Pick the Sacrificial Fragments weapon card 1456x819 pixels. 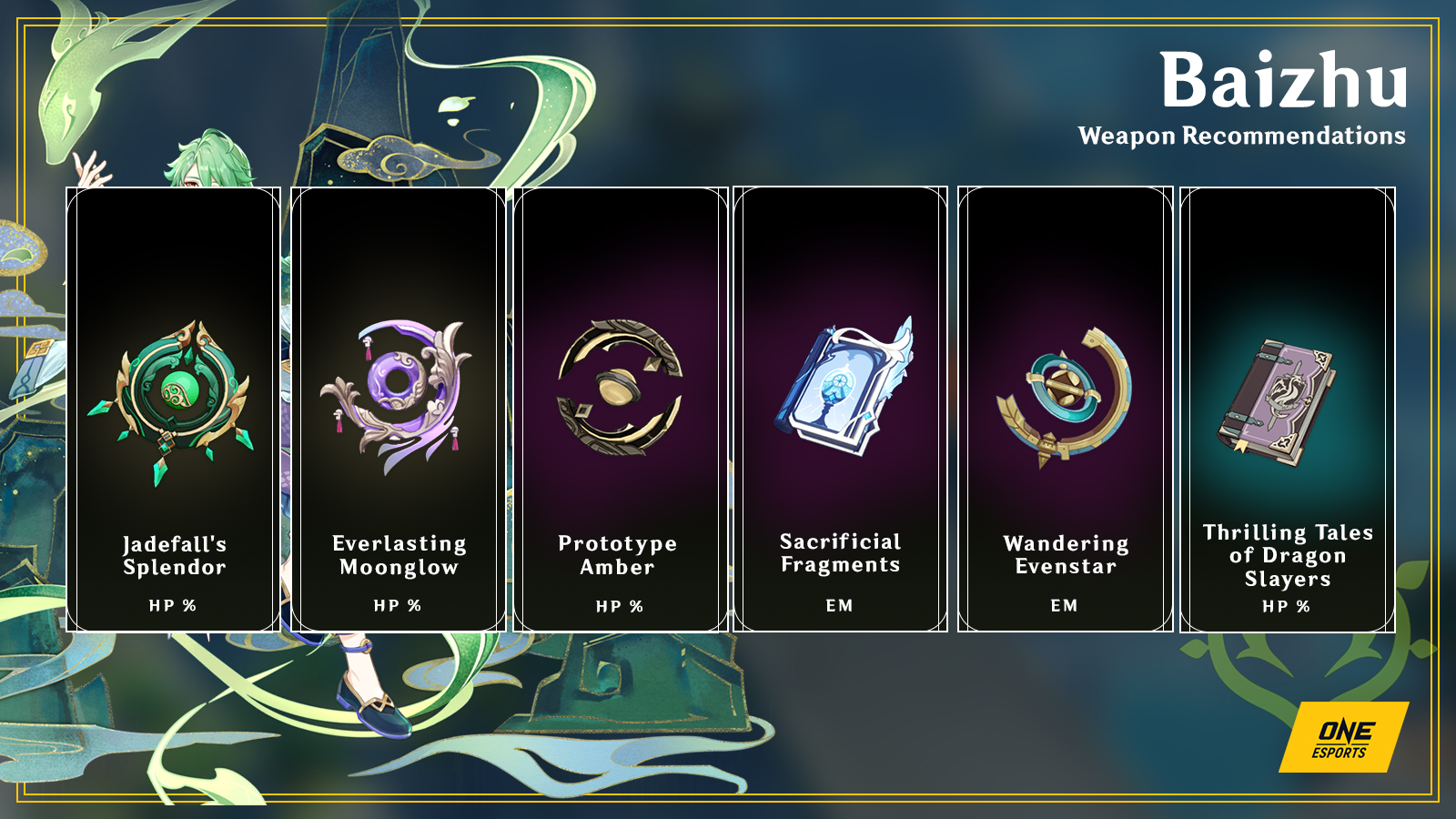tap(840, 409)
